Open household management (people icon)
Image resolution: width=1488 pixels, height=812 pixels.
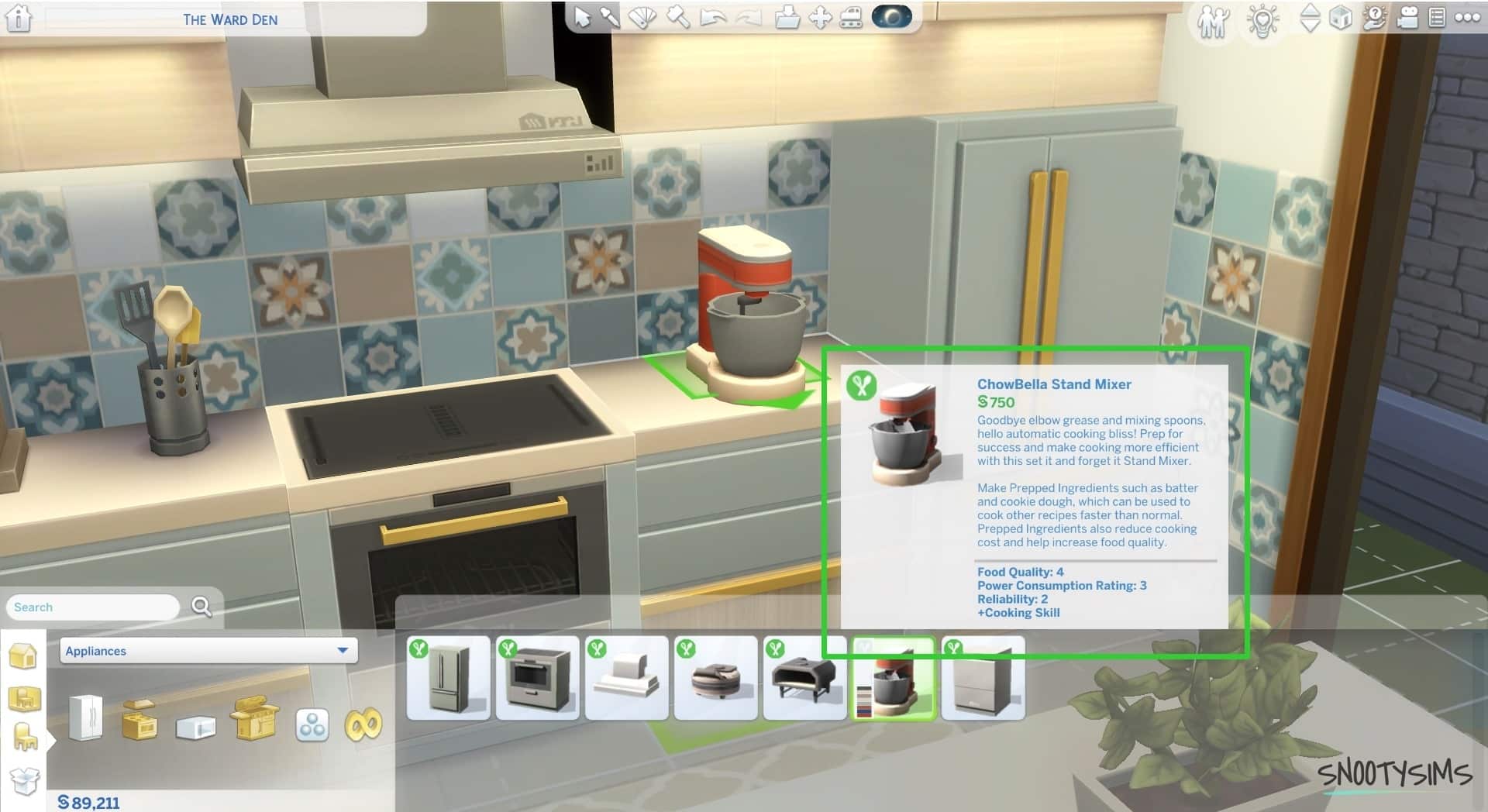pos(1213,19)
